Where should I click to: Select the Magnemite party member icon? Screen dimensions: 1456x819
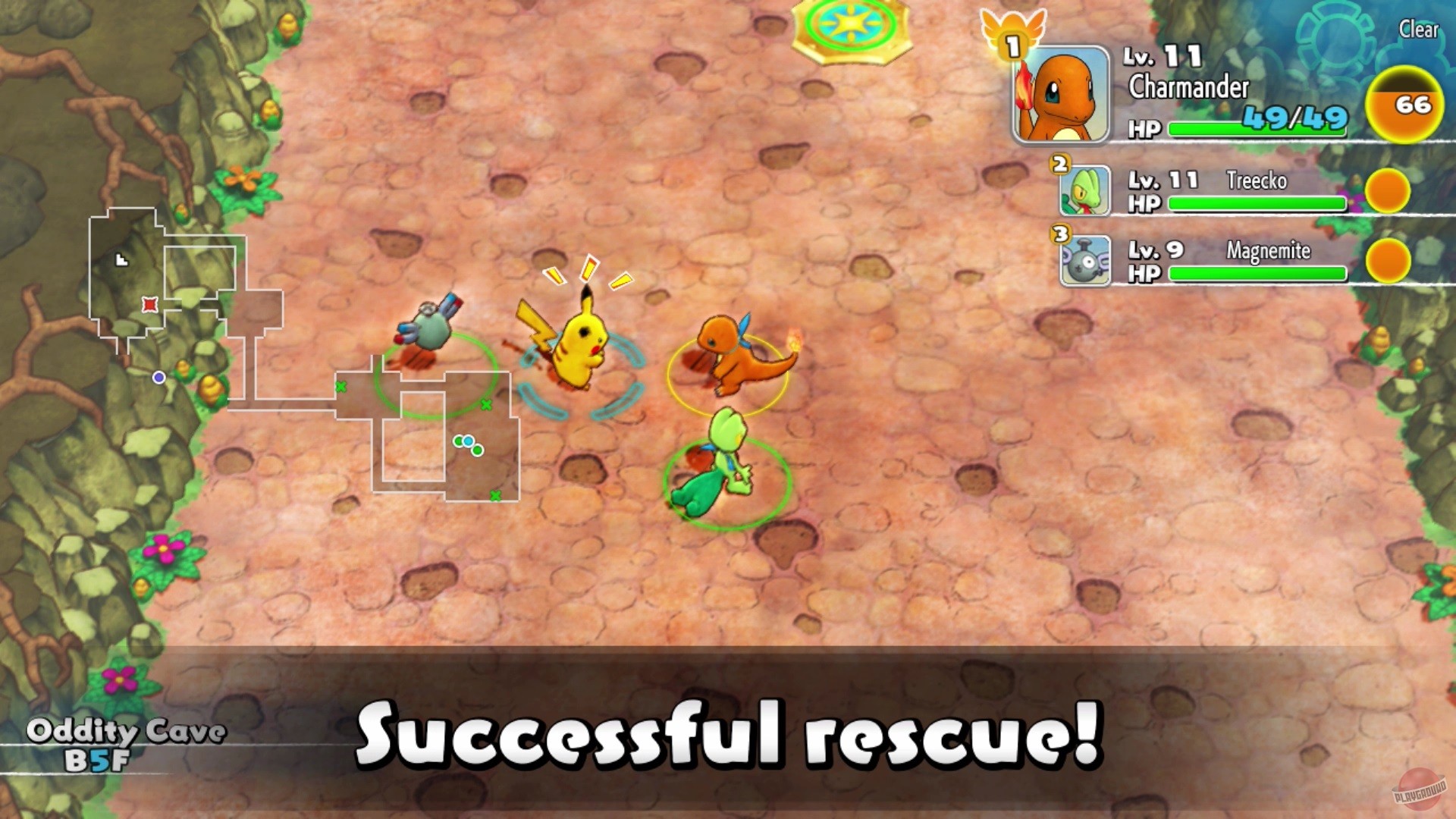pos(1084,260)
